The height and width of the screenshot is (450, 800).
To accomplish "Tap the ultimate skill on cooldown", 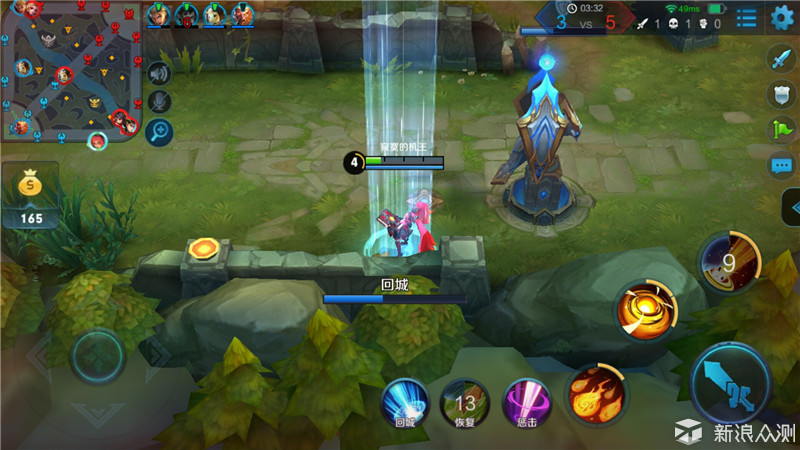I will tap(729, 264).
